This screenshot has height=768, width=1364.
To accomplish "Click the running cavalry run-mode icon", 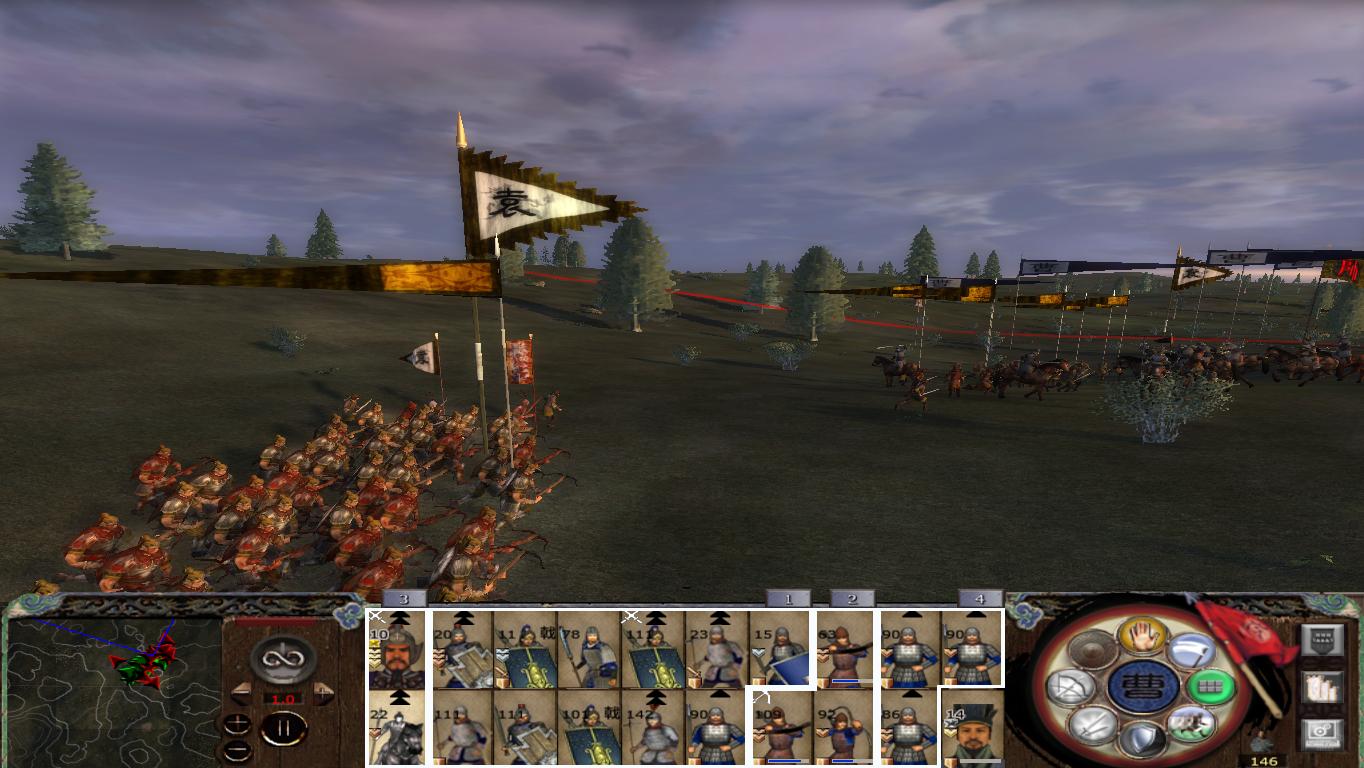I will [x=1192, y=725].
